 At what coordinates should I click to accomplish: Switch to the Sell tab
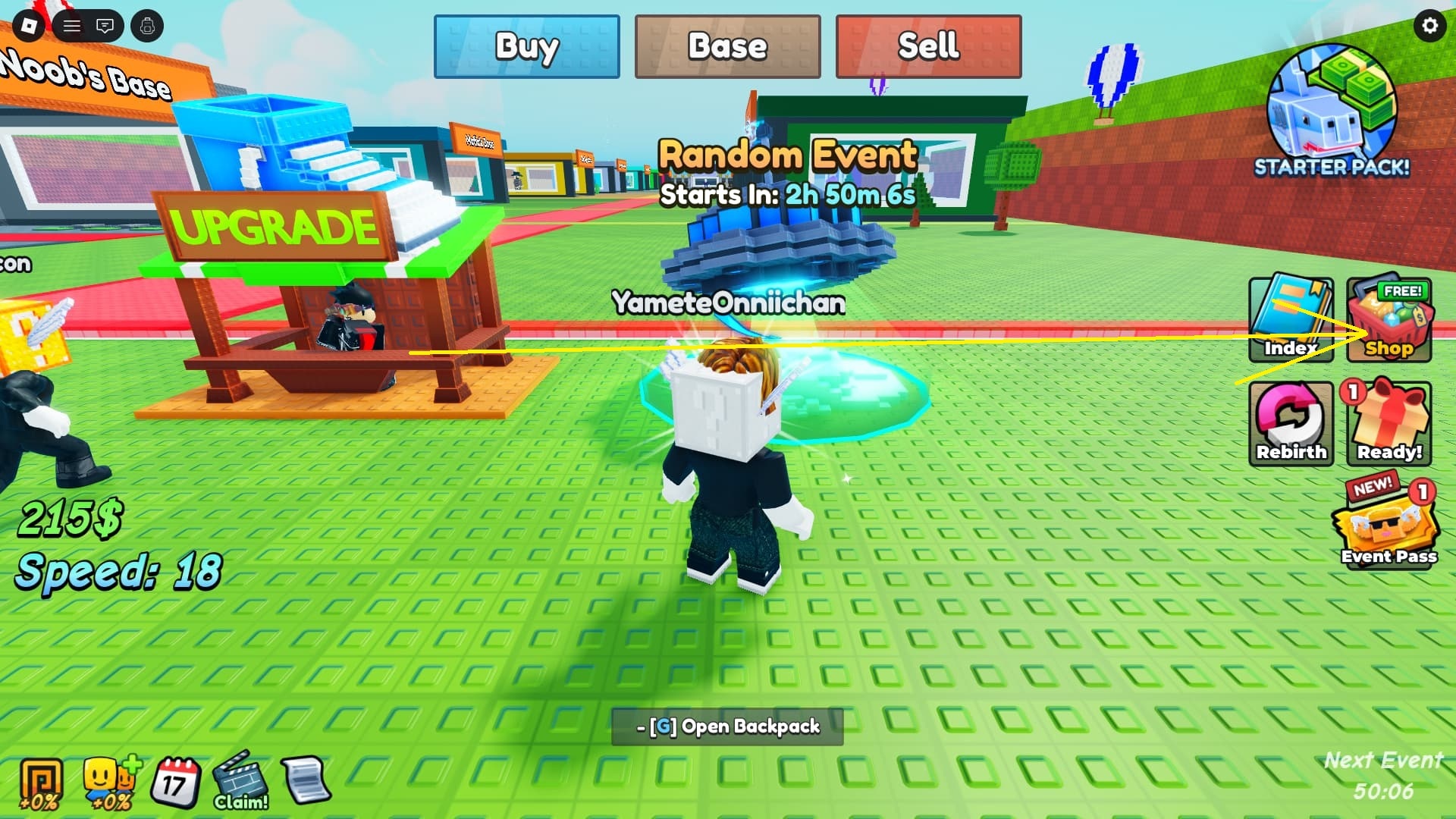coord(928,47)
